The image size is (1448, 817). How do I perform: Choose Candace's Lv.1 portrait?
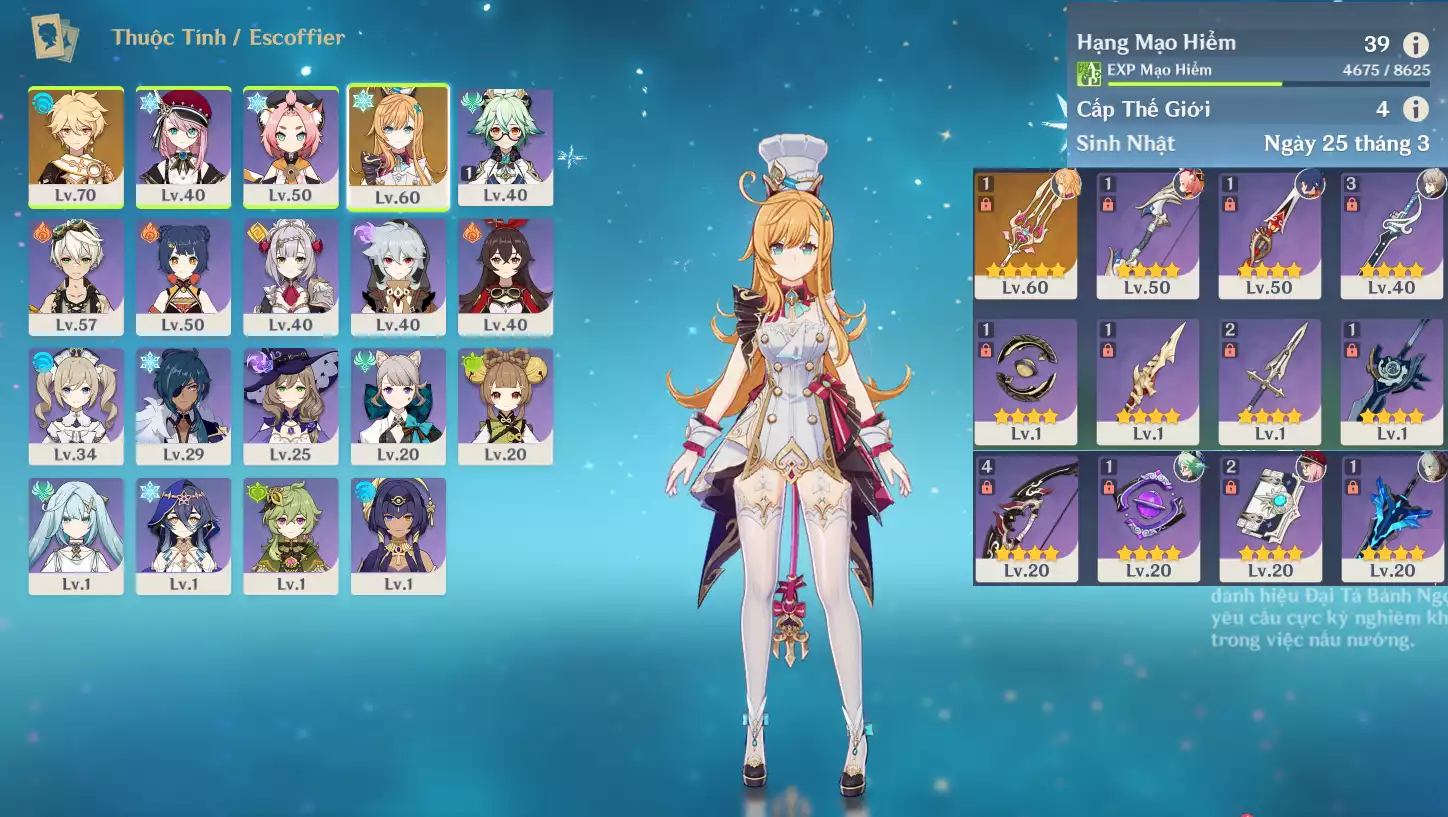pyautogui.click(x=398, y=535)
